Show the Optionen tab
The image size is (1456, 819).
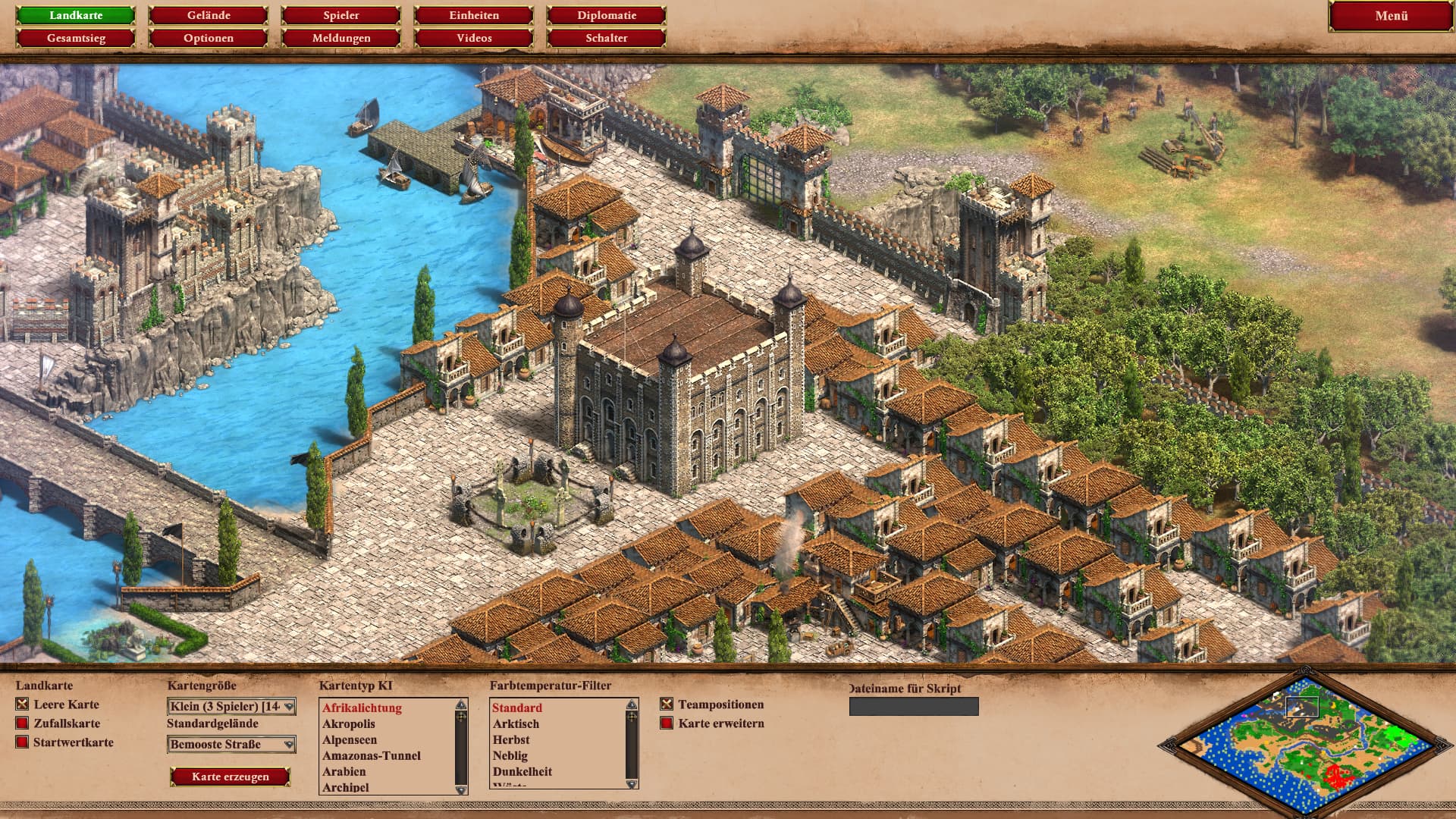(x=209, y=38)
